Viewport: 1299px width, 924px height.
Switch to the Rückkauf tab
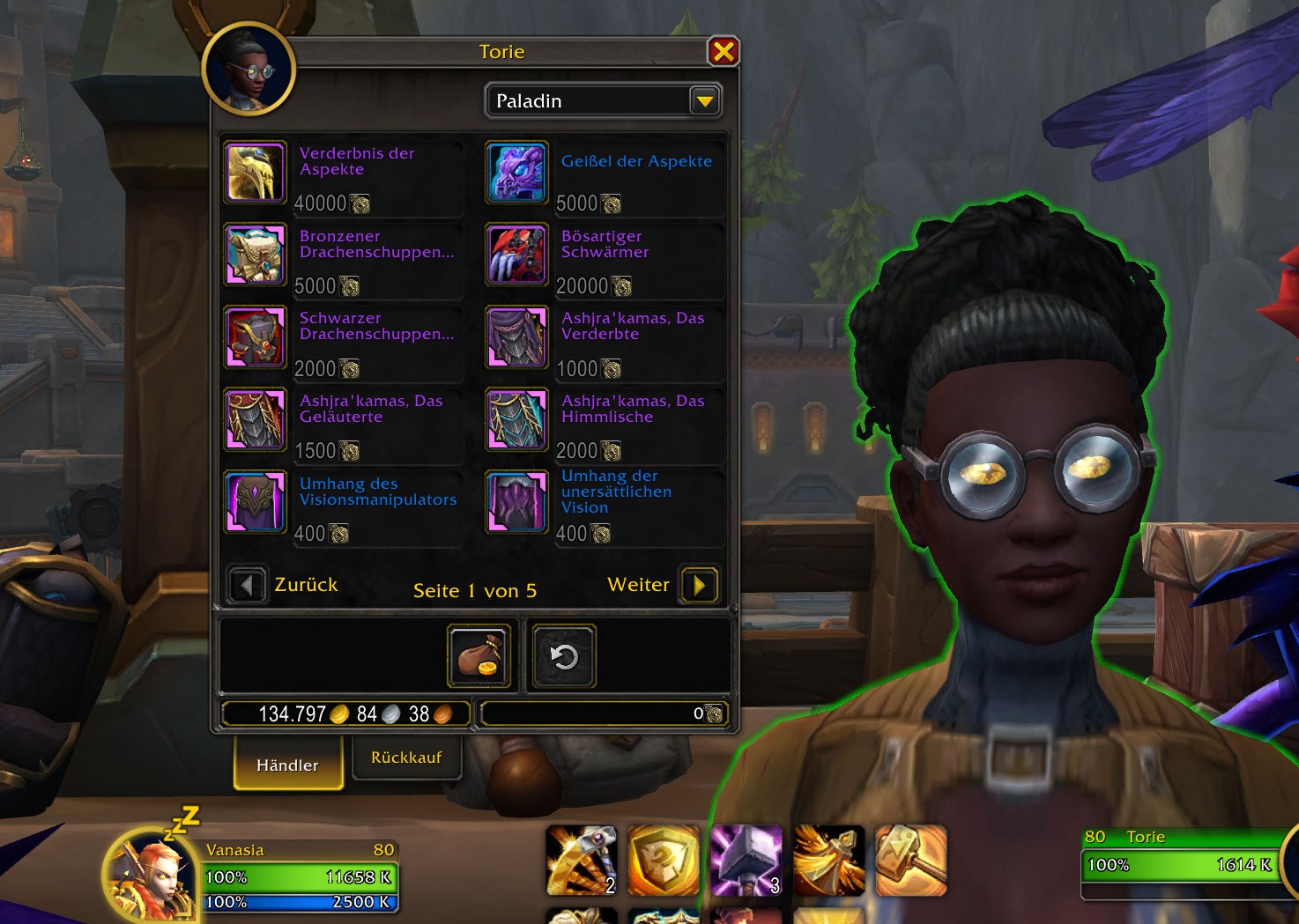406,758
